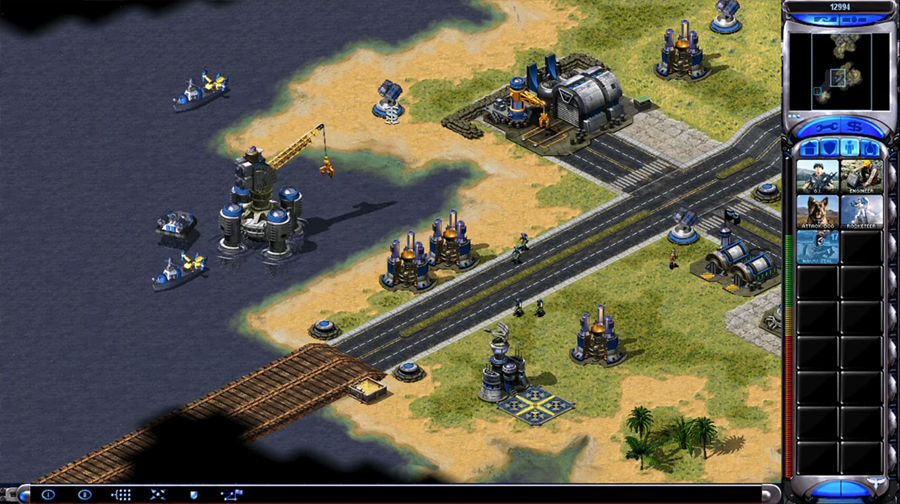Click the dotted grid icon in the command bar
Image resolution: width=900 pixels, height=504 pixels.
point(121,494)
